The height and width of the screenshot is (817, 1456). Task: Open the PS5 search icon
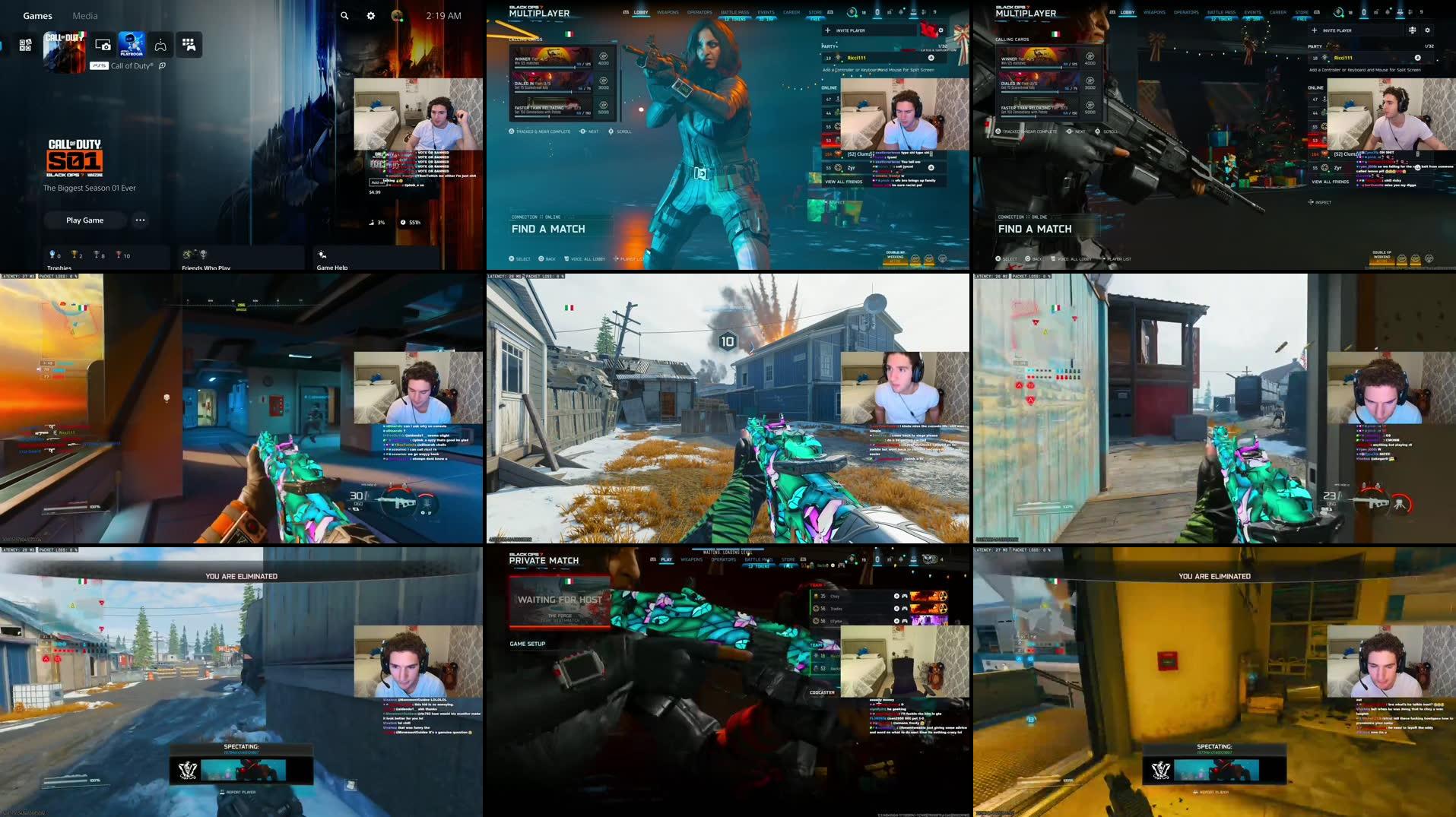pyautogui.click(x=344, y=14)
